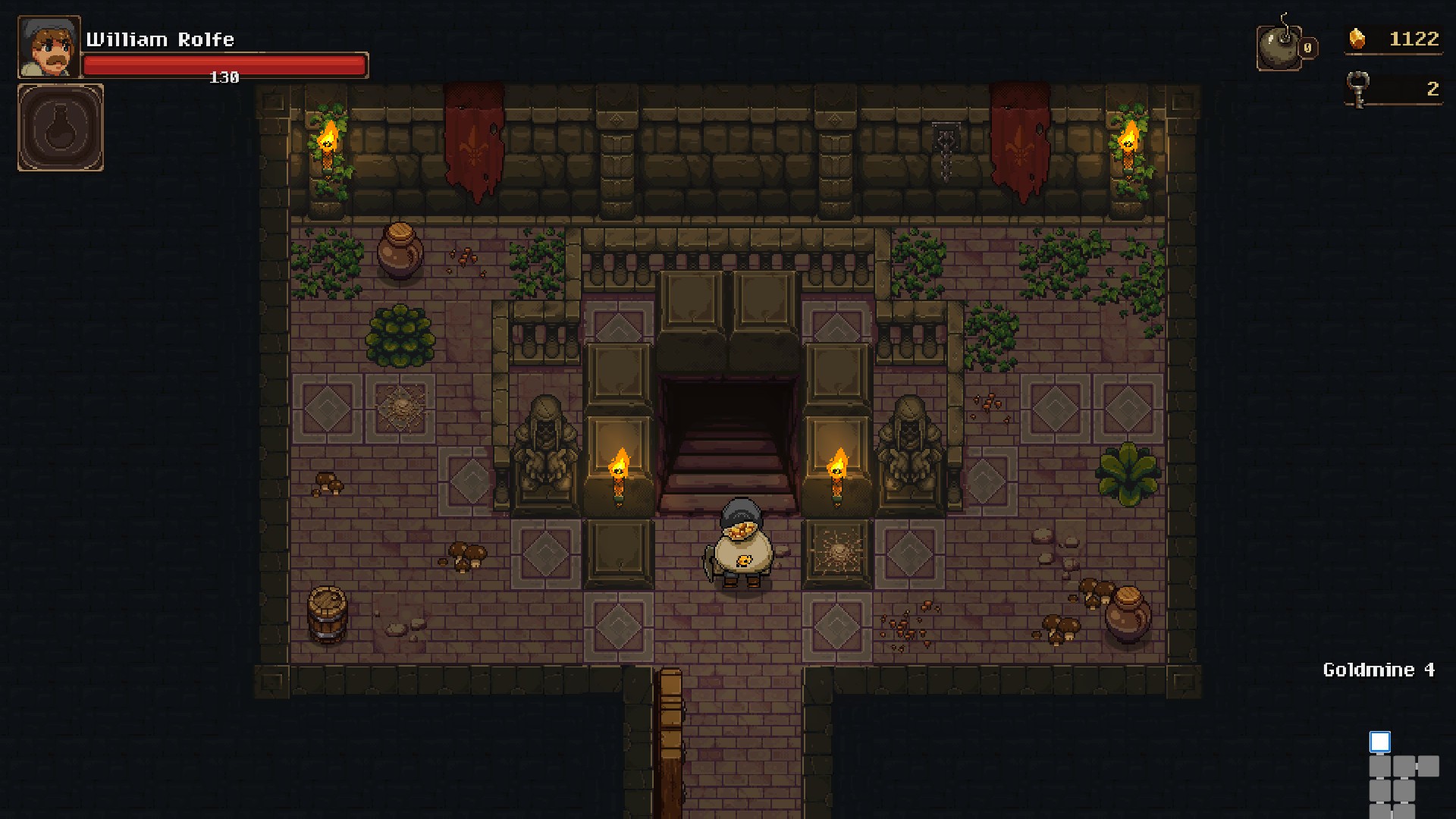The width and height of the screenshot is (1456, 819).
Task: Click the gold nugget currency icon
Action: tap(1357, 39)
